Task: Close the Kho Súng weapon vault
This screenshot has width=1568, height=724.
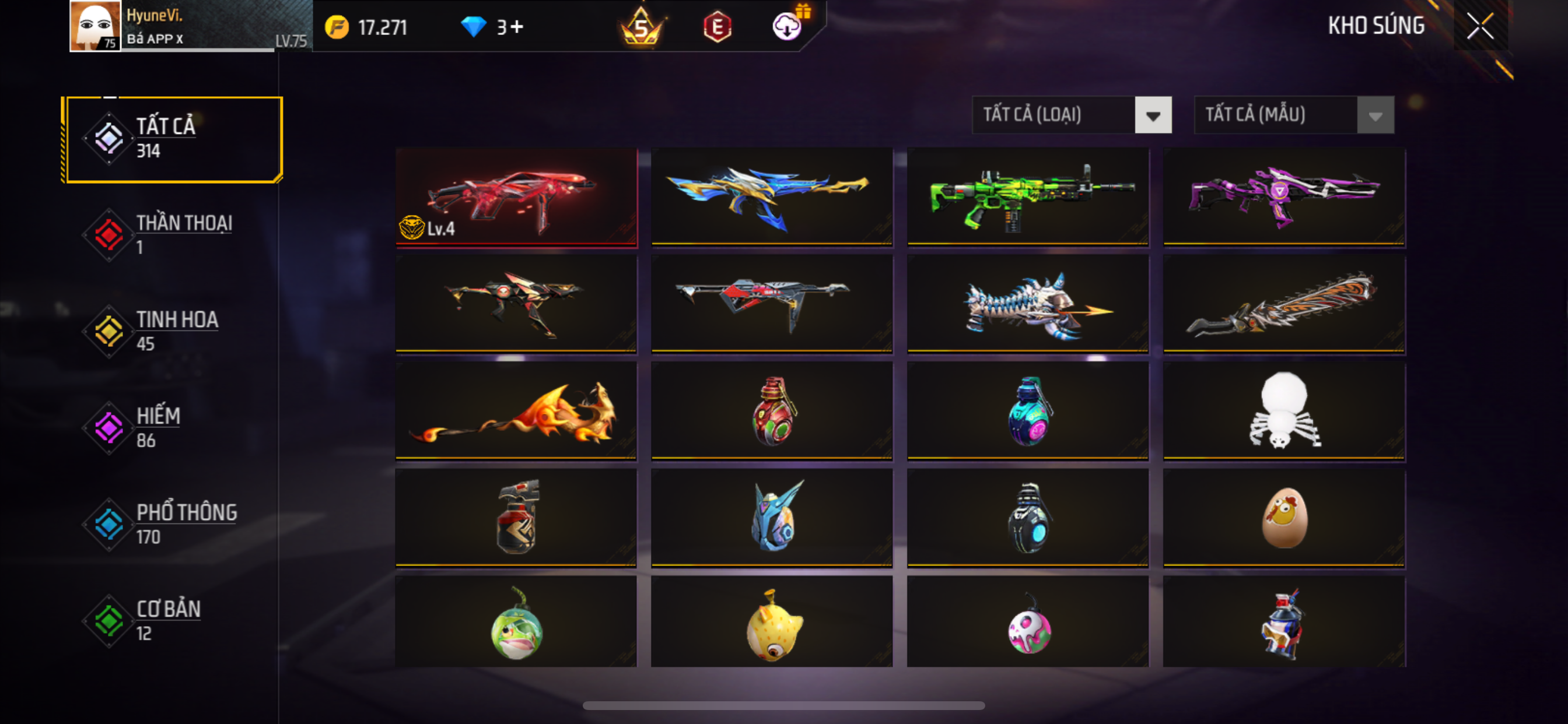Action: pos(1480,26)
